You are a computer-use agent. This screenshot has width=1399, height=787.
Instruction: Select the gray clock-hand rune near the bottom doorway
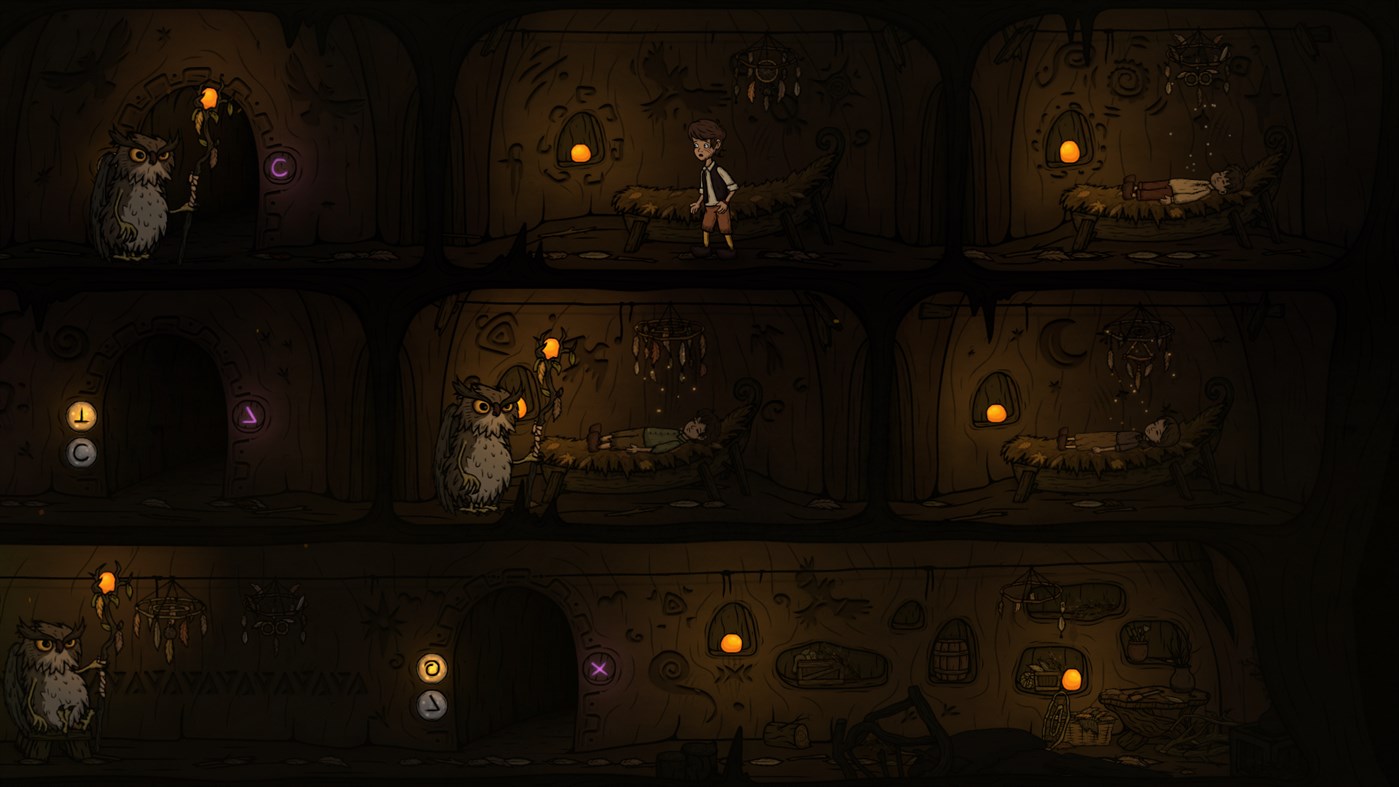tap(434, 706)
